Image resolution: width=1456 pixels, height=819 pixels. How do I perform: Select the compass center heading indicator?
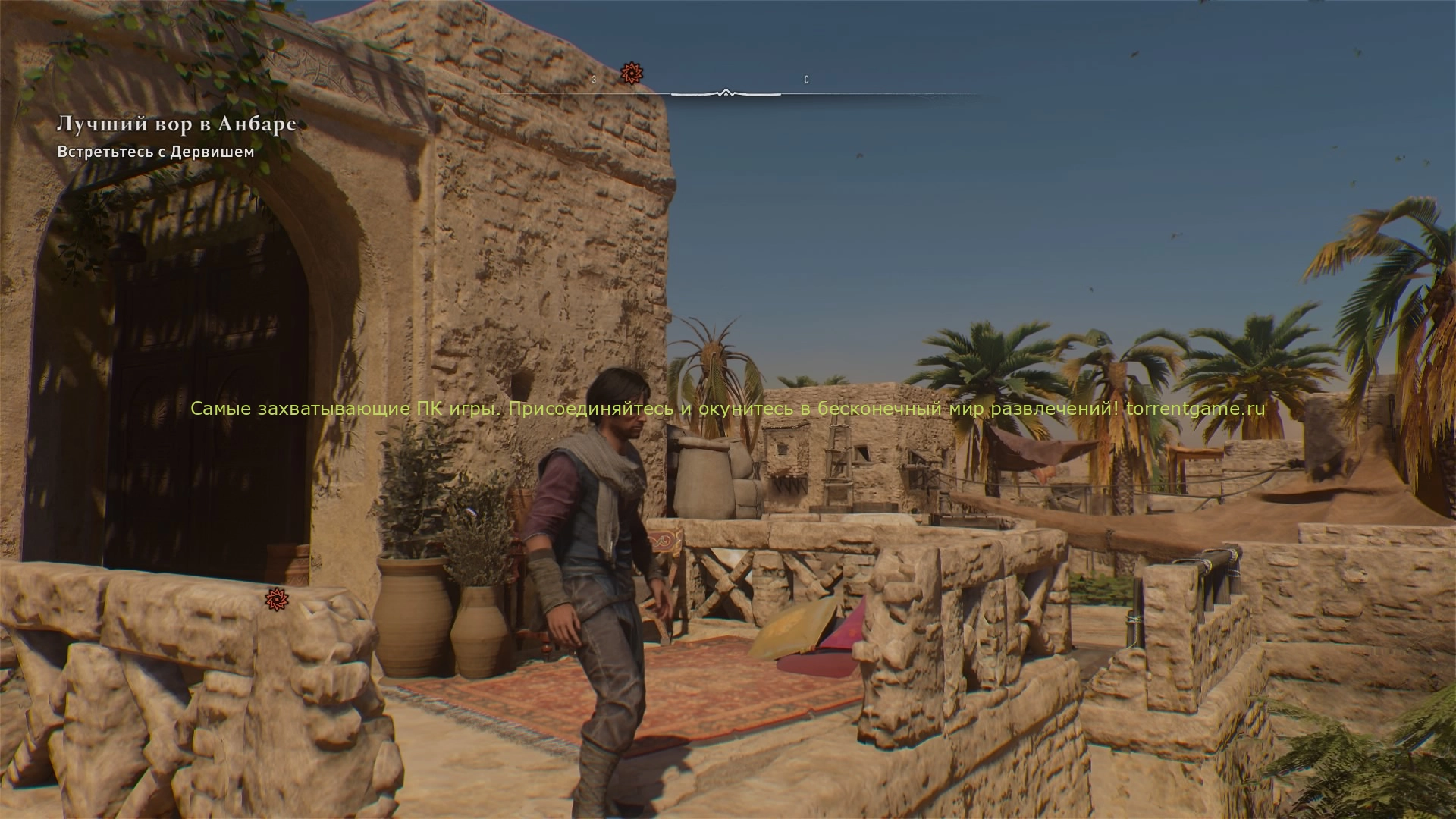tap(726, 93)
